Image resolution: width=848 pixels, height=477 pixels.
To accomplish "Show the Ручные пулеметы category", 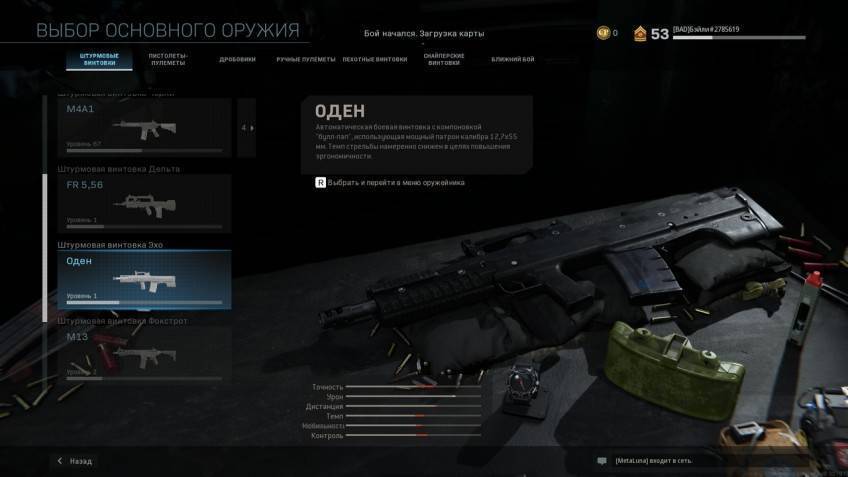I will tap(305, 59).
